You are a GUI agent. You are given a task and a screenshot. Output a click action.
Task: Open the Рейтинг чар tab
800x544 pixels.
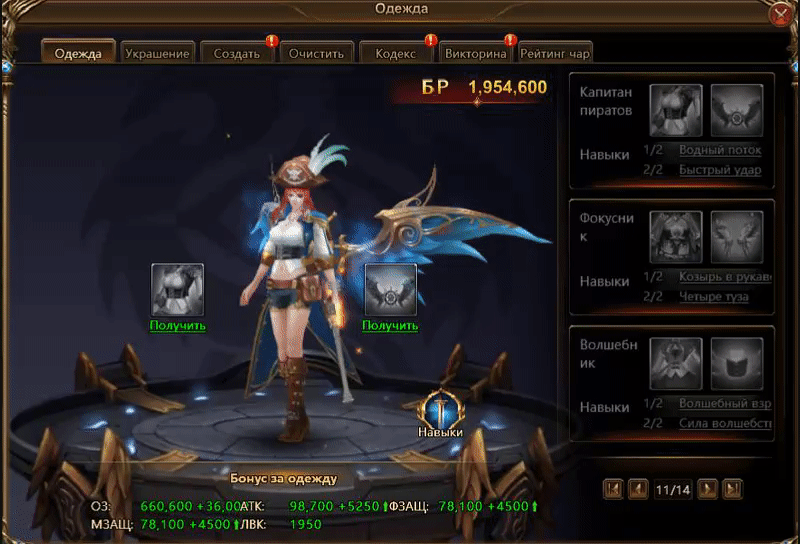tap(554, 54)
